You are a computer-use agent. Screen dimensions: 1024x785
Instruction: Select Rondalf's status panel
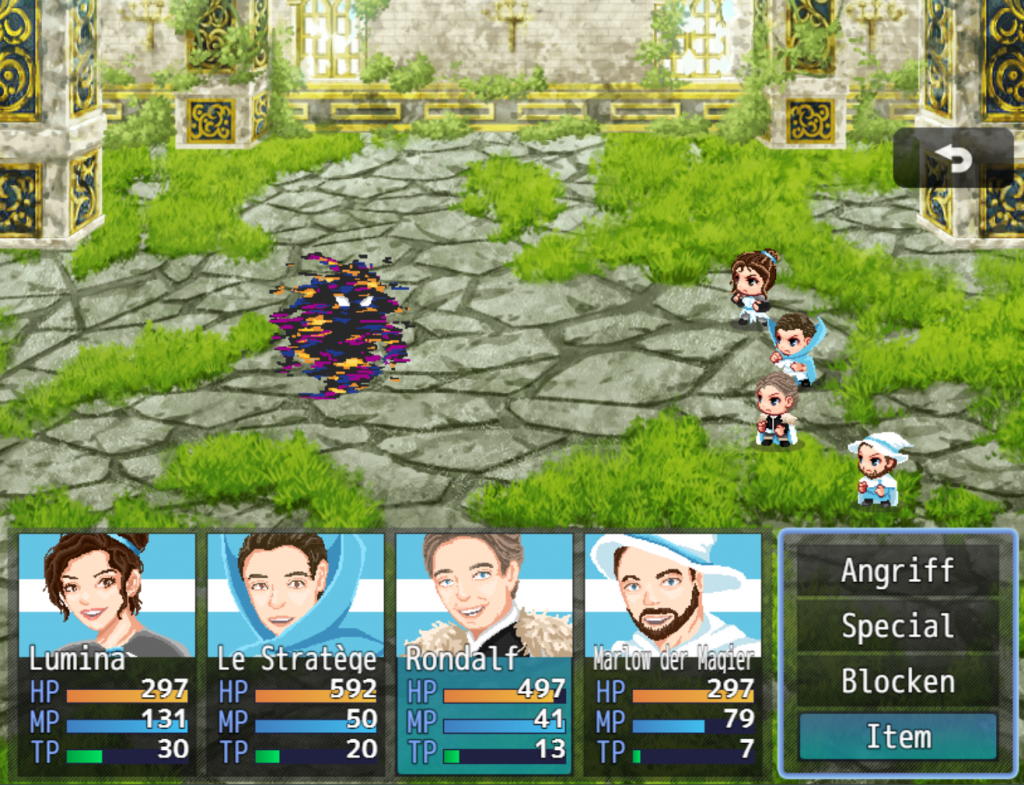(484, 653)
